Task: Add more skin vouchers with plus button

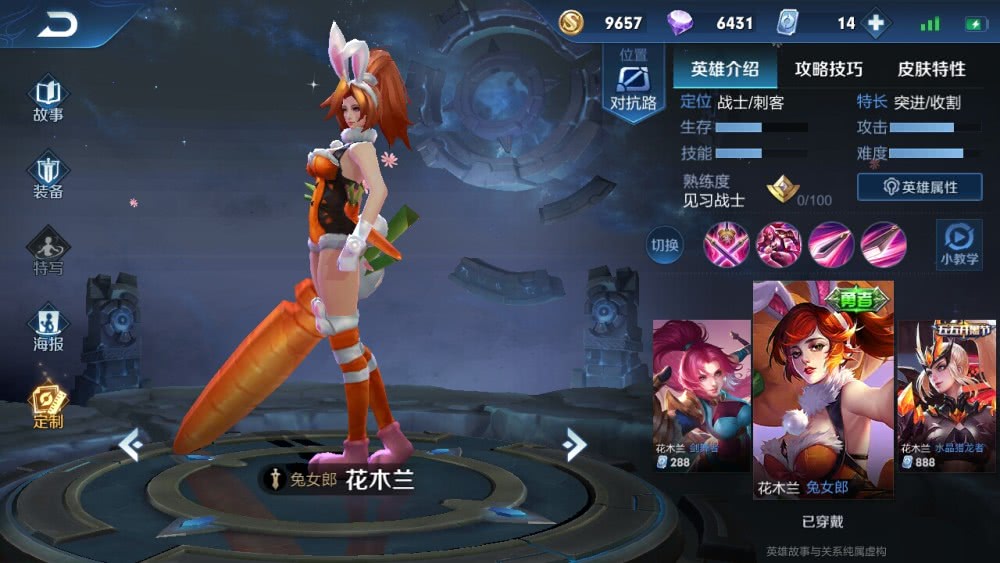Action: point(875,23)
